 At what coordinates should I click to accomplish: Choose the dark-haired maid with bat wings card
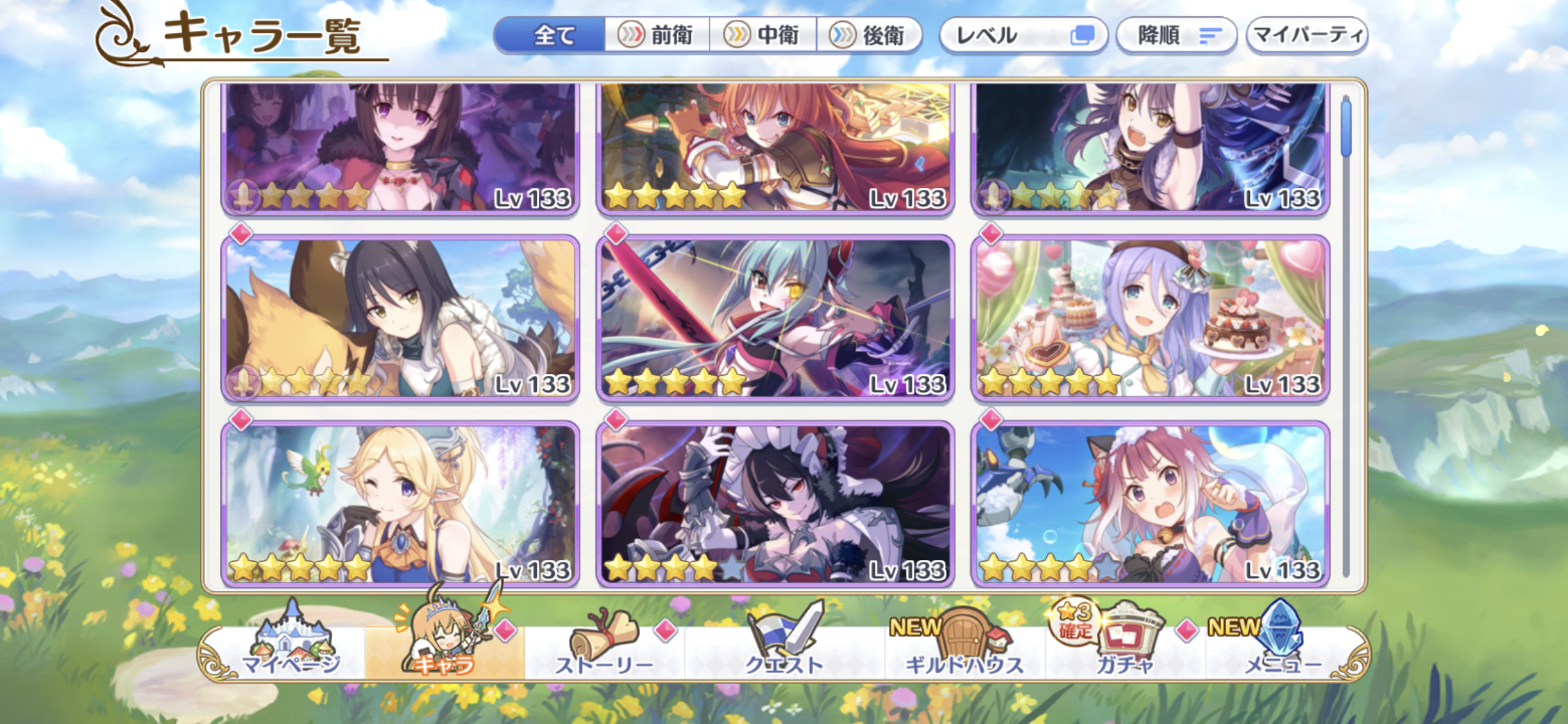click(775, 504)
